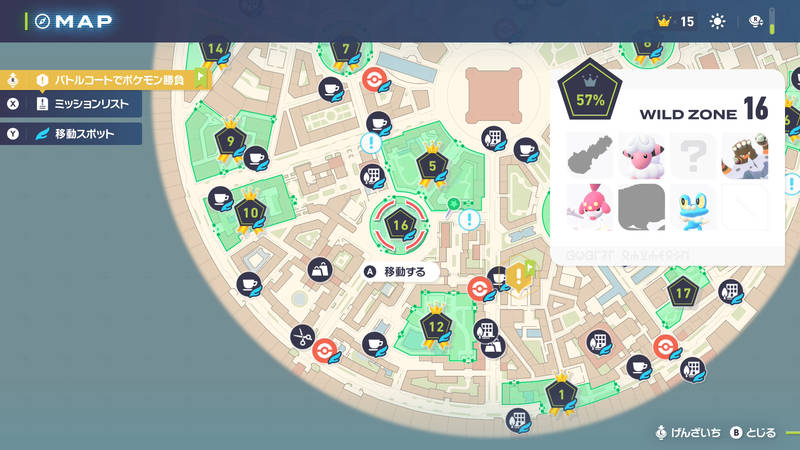The image size is (800, 450).
Task: Select the バトルコートでポケモン勝負 objective banner
Action: click(x=110, y=79)
